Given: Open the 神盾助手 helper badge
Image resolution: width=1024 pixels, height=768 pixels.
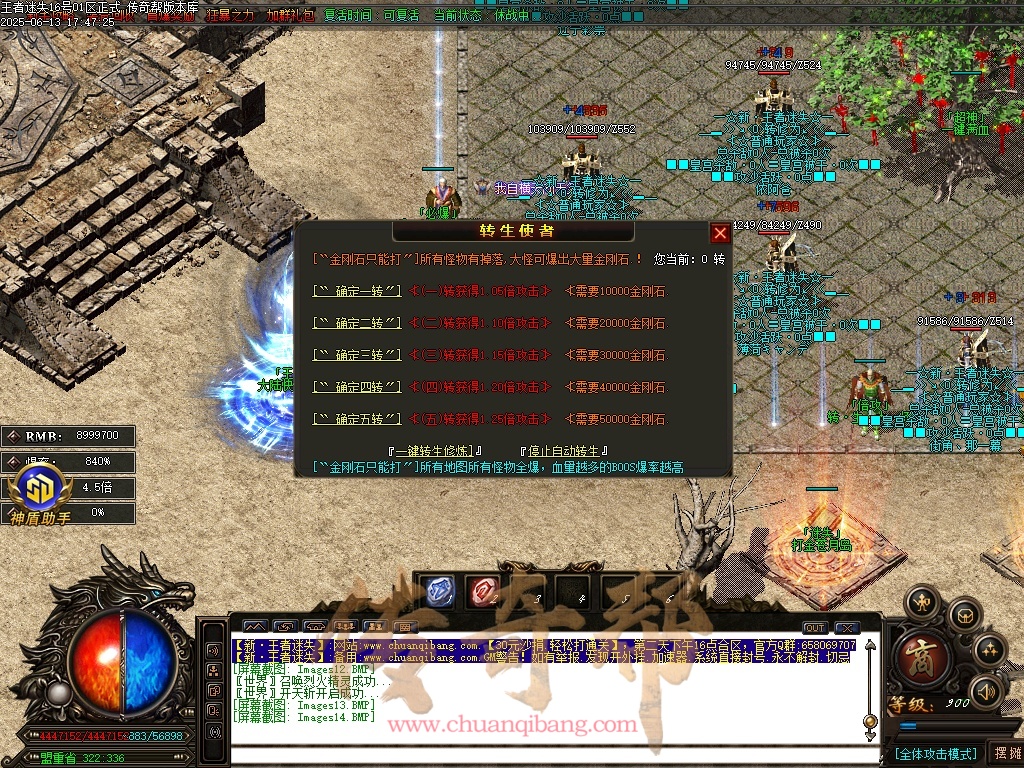Looking at the screenshot, I should (40, 493).
